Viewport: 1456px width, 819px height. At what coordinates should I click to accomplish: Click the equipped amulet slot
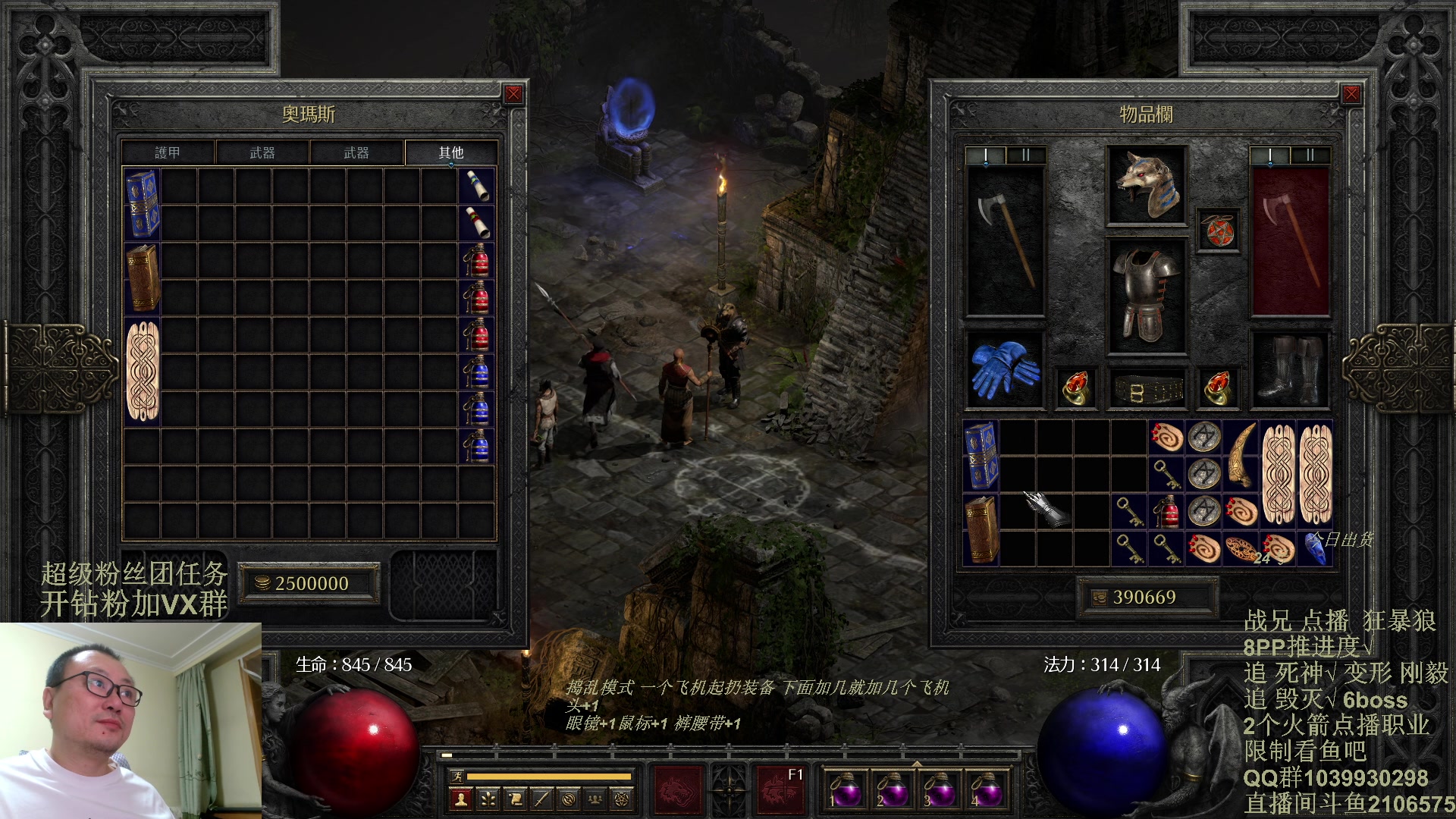tap(1218, 231)
